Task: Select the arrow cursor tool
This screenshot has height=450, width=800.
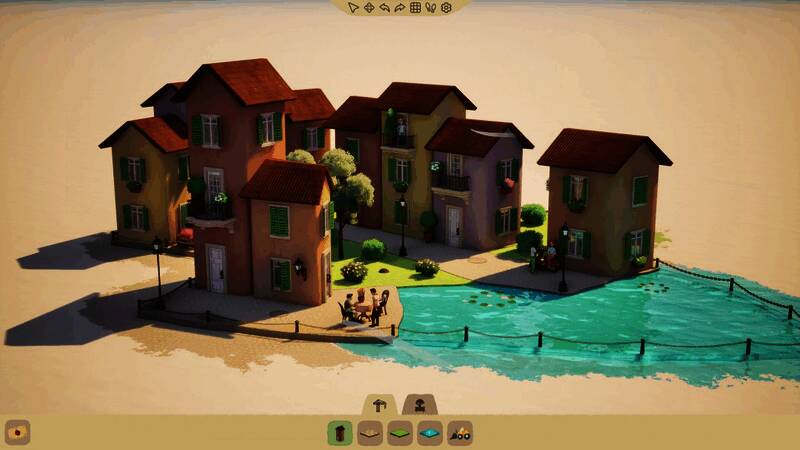Action: [353, 8]
